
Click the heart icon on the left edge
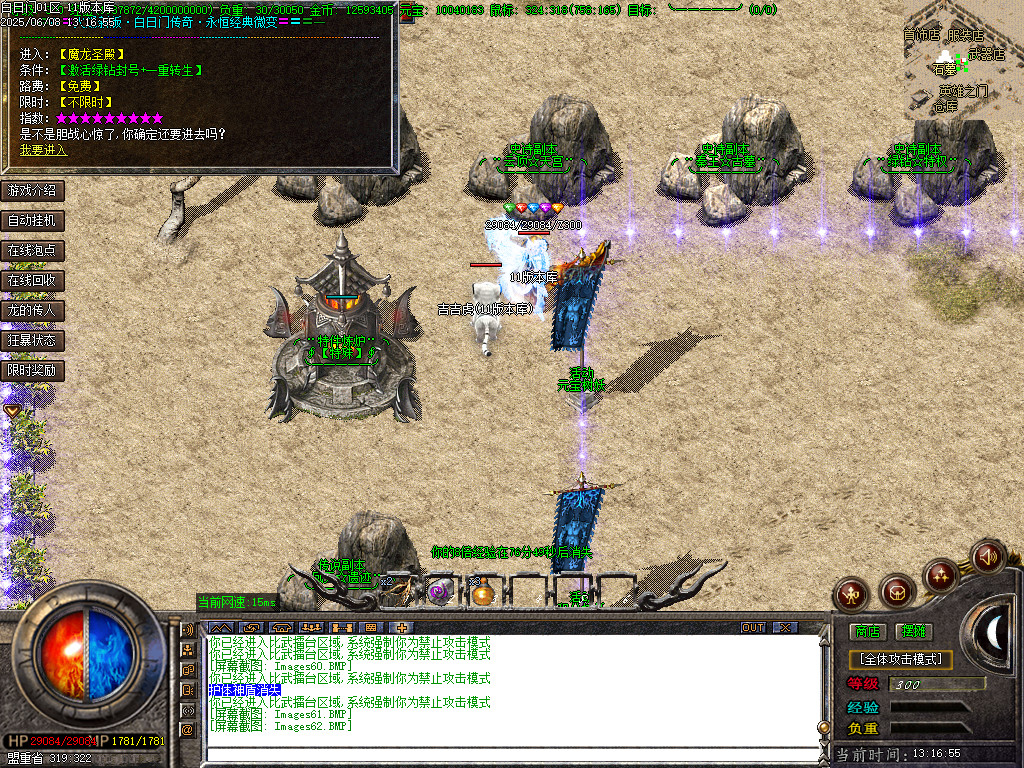[x=12, y=410]
